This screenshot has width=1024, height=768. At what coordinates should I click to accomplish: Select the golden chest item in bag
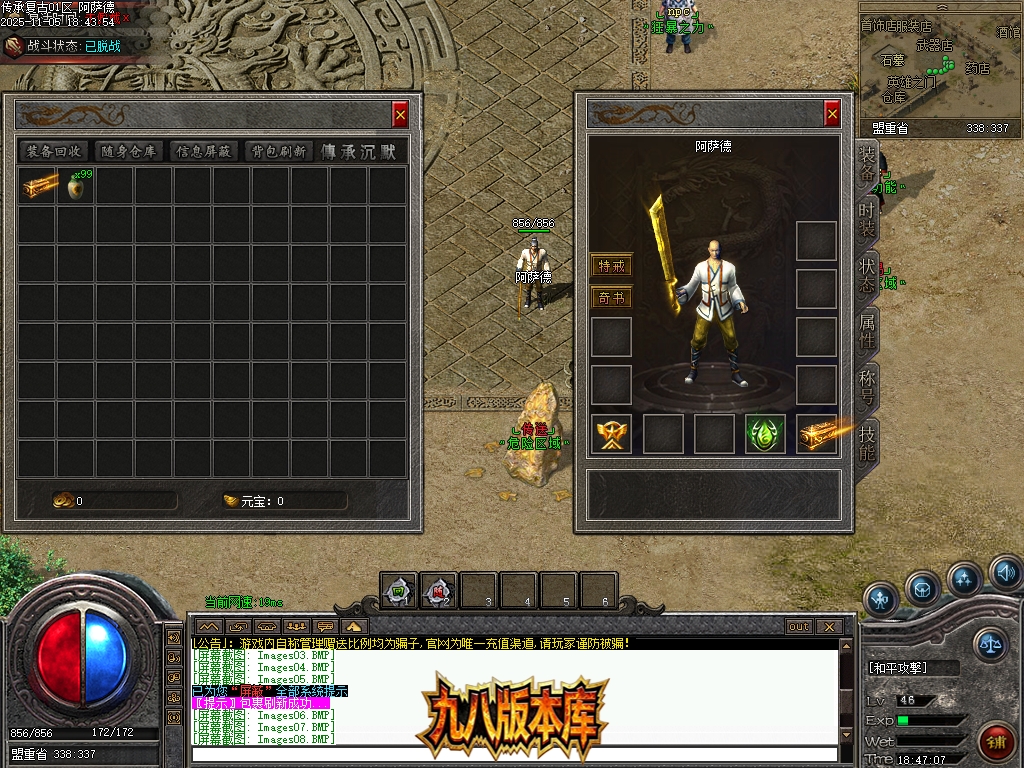pyautogui.click(x=40, y=186)
